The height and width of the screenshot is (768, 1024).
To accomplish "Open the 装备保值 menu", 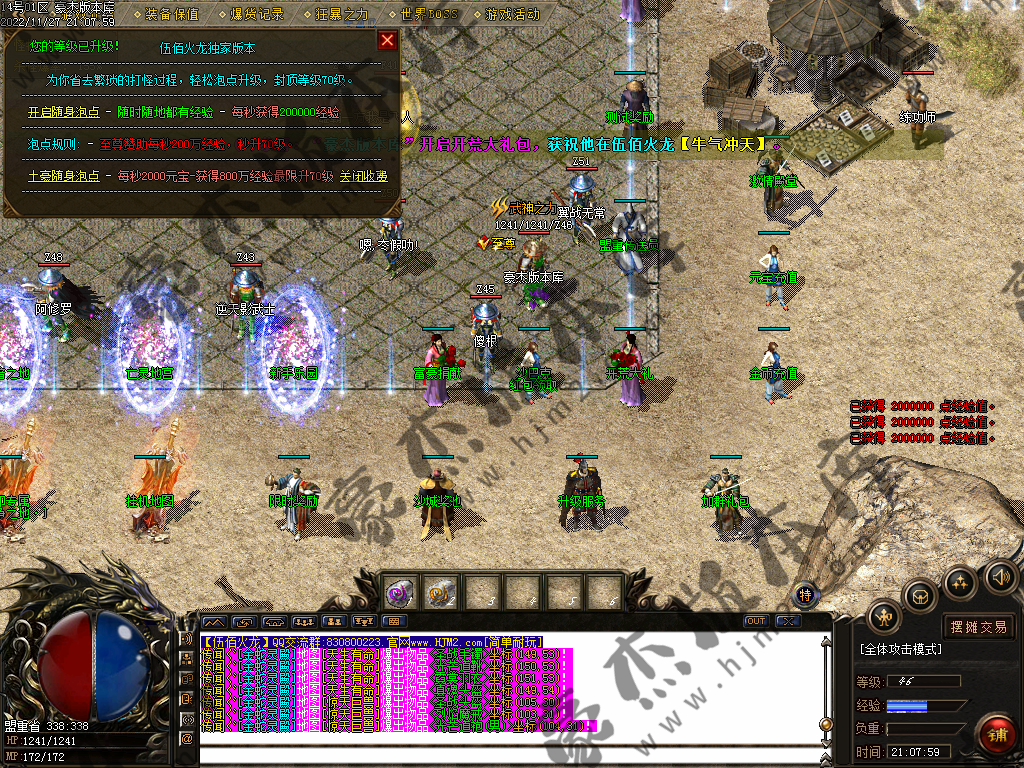I will point(171,14).
